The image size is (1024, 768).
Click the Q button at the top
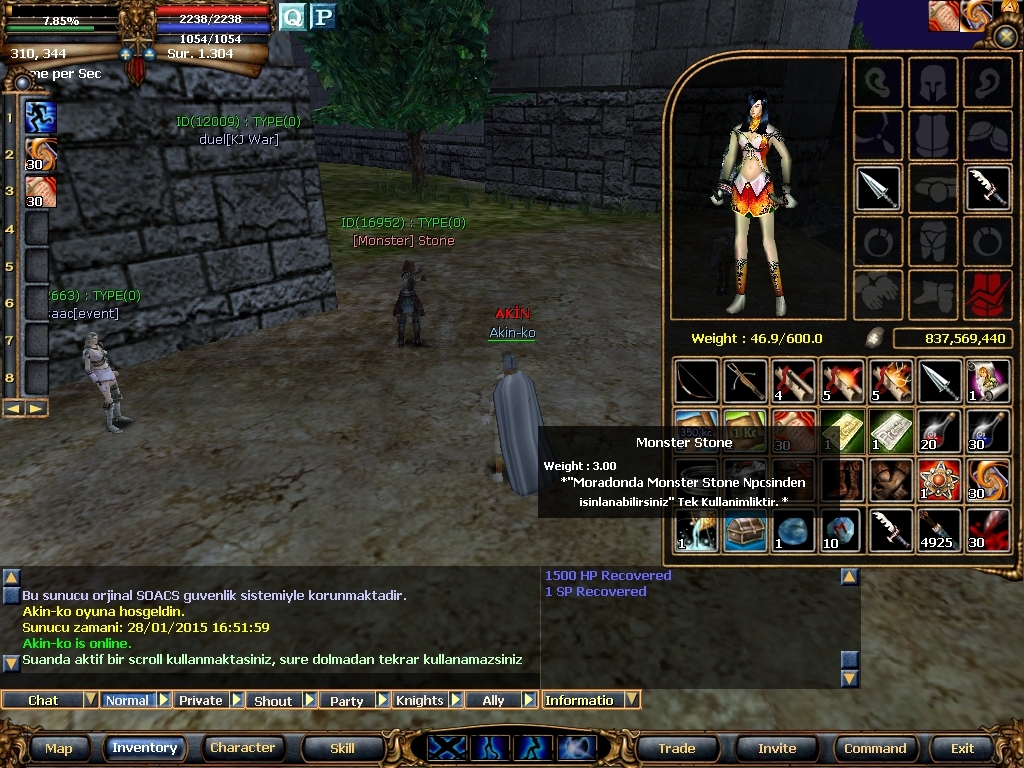292,16
